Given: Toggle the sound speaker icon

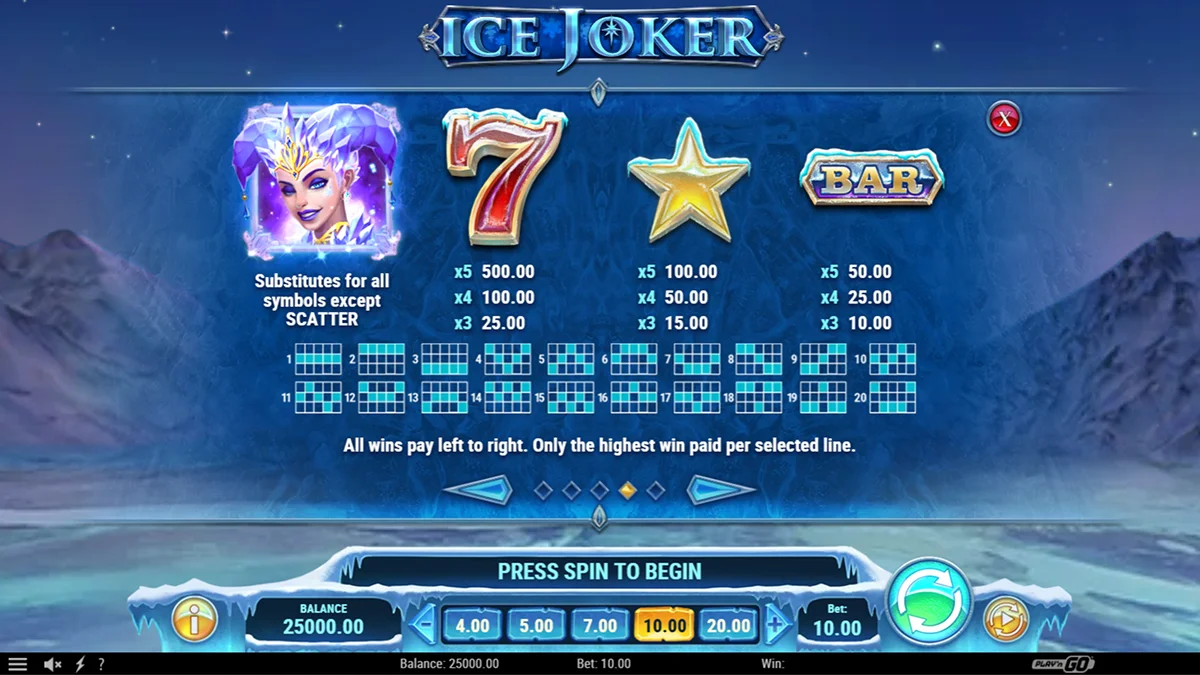Looking at the screenshot, I should click(52, 664).
